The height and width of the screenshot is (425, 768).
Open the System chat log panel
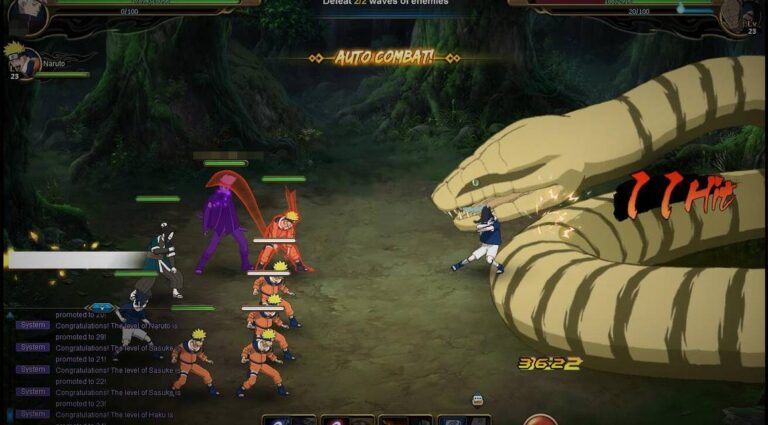32,324
